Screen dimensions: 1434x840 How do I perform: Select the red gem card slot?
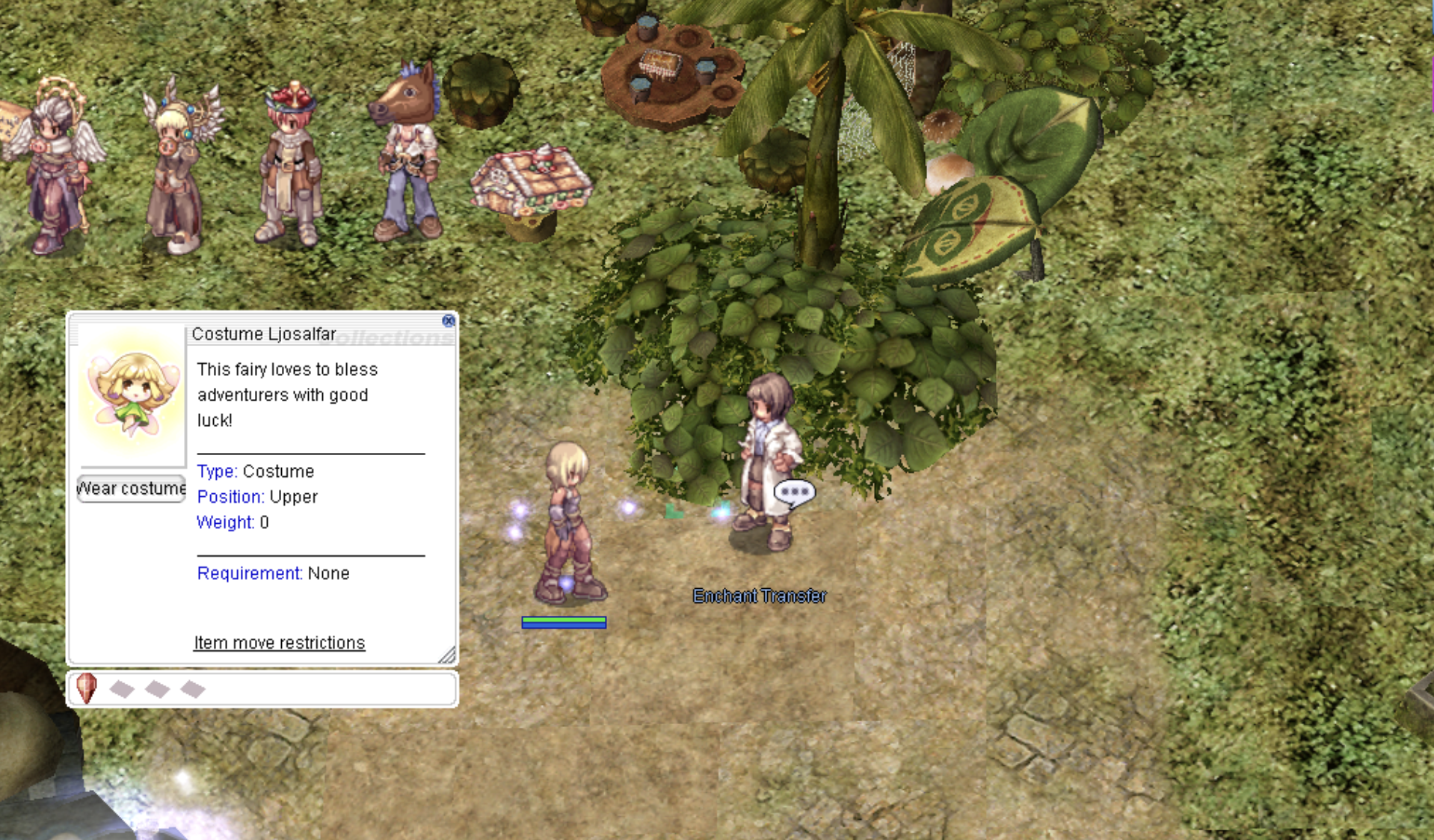point(87,688)
